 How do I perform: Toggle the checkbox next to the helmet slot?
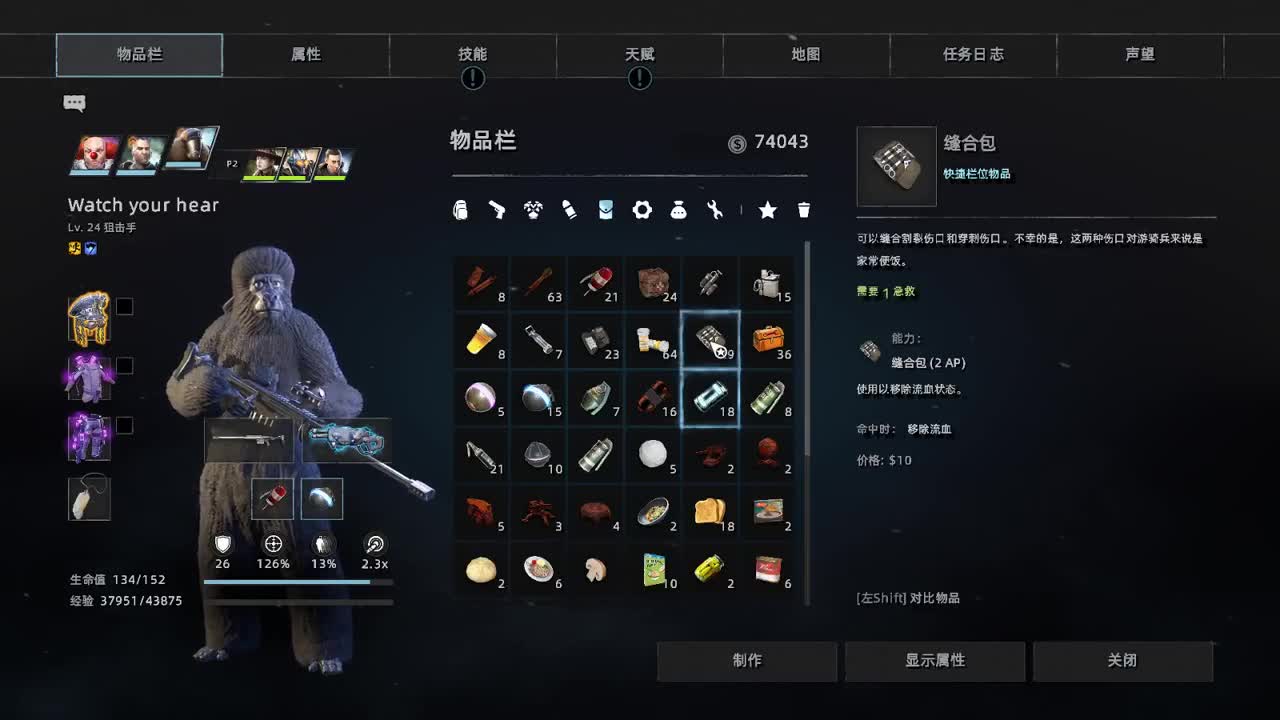click(124, 306)
